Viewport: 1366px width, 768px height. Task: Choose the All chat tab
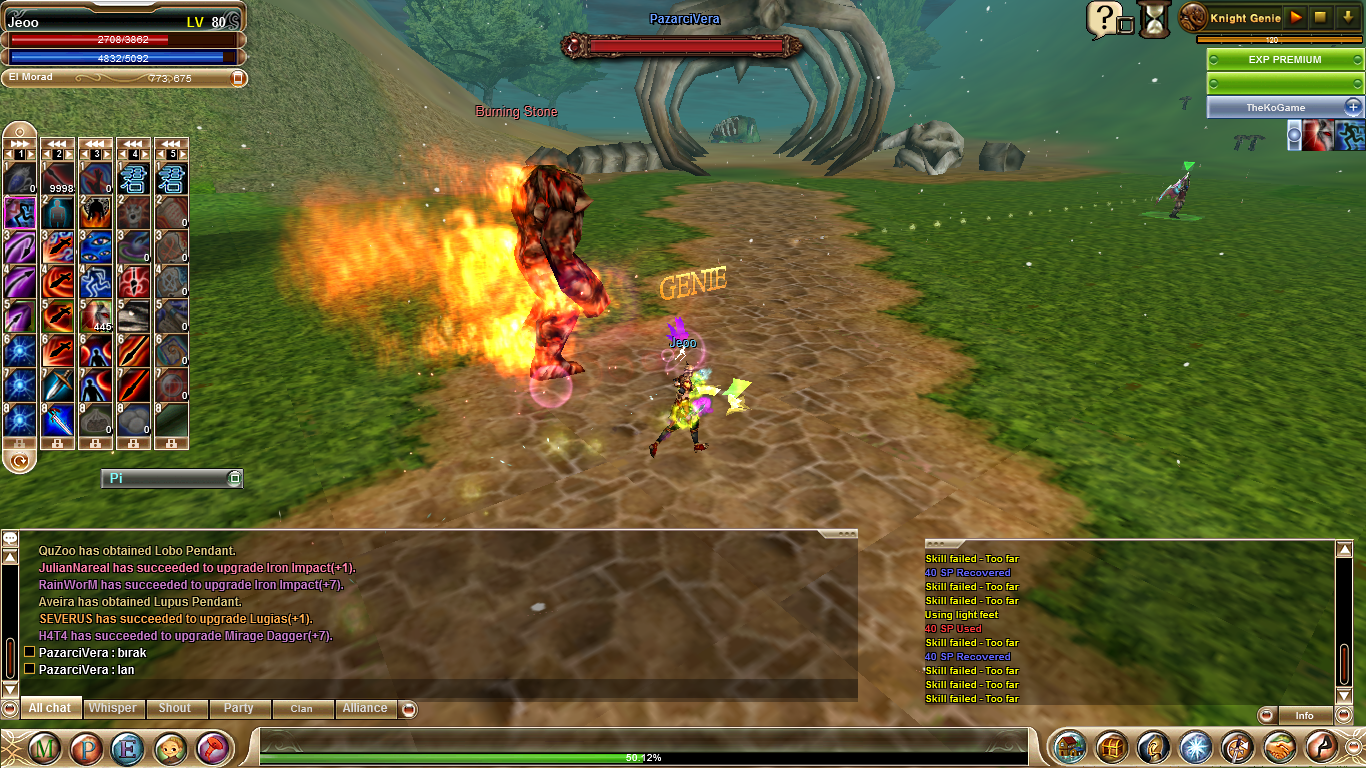[x=50, y=708]
